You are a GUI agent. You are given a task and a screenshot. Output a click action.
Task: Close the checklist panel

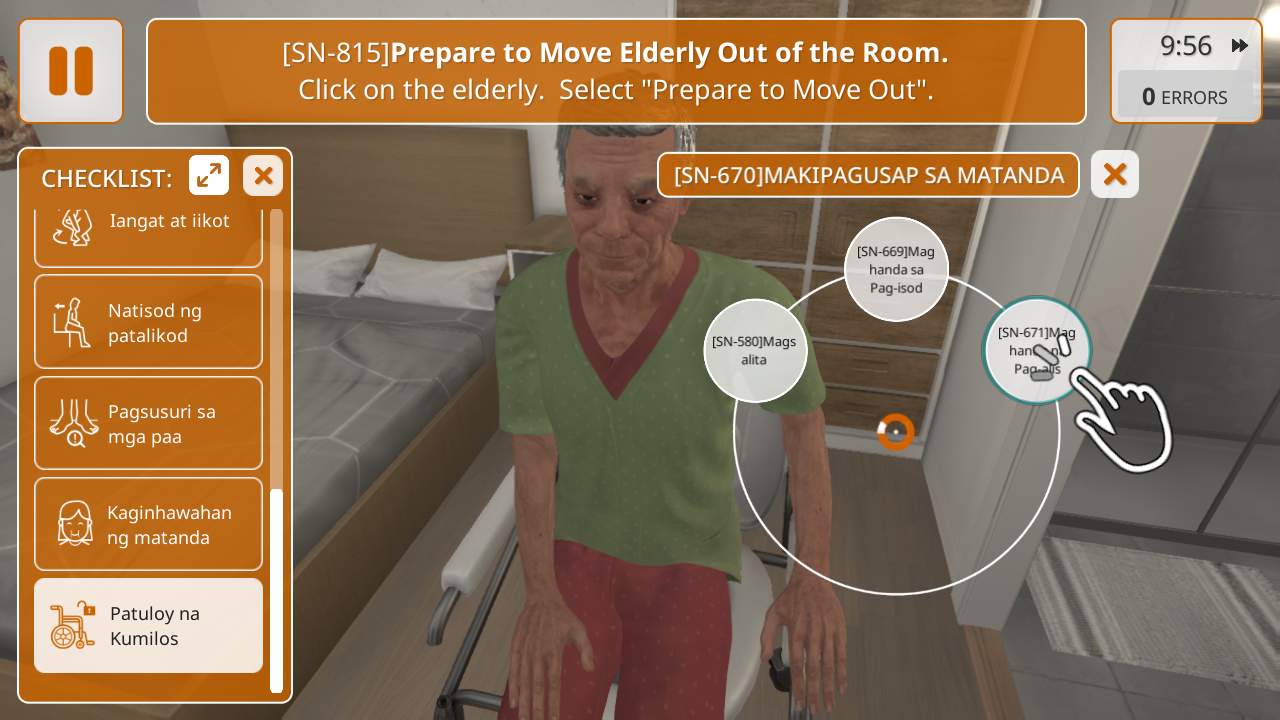pyautogui.click(x=263, y=176)
